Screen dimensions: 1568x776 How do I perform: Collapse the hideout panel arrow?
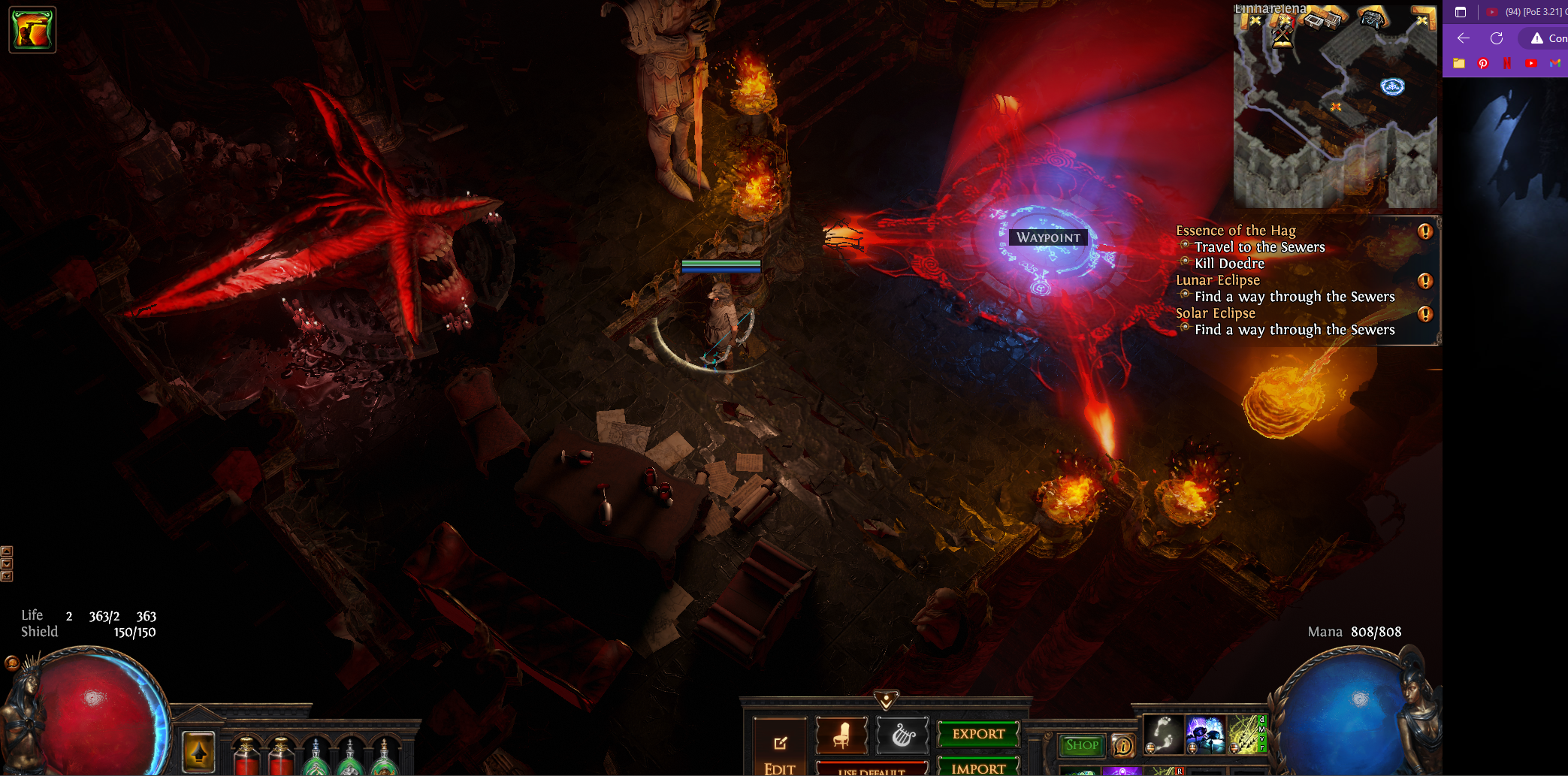click(887, 700)
